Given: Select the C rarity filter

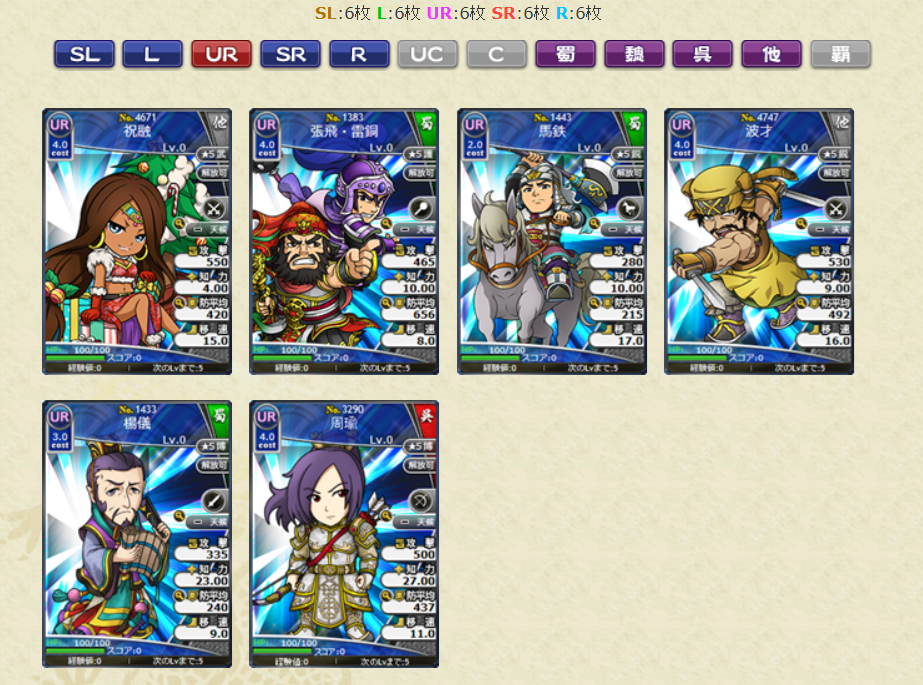Looking at the screenshot, I should pos(496,54).
